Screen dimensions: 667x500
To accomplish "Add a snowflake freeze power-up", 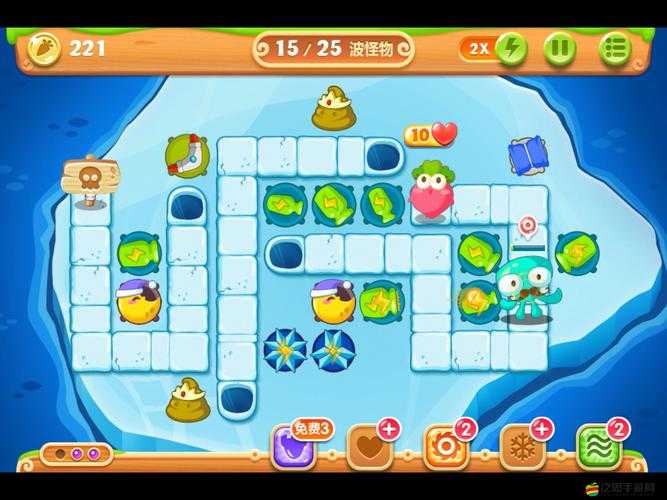I will 521,448.
